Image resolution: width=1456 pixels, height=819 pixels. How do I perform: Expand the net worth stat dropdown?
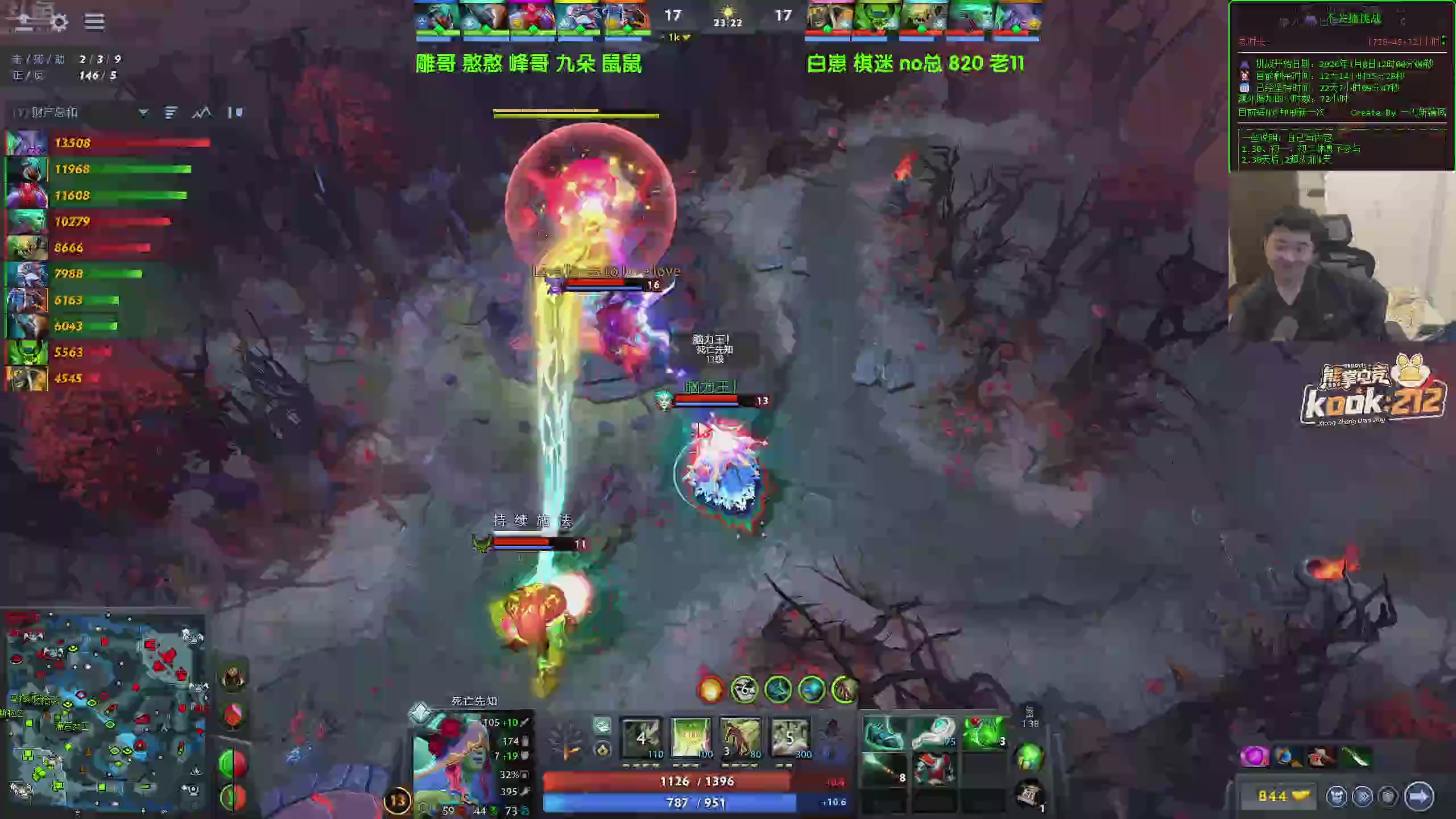click(143, 113)
